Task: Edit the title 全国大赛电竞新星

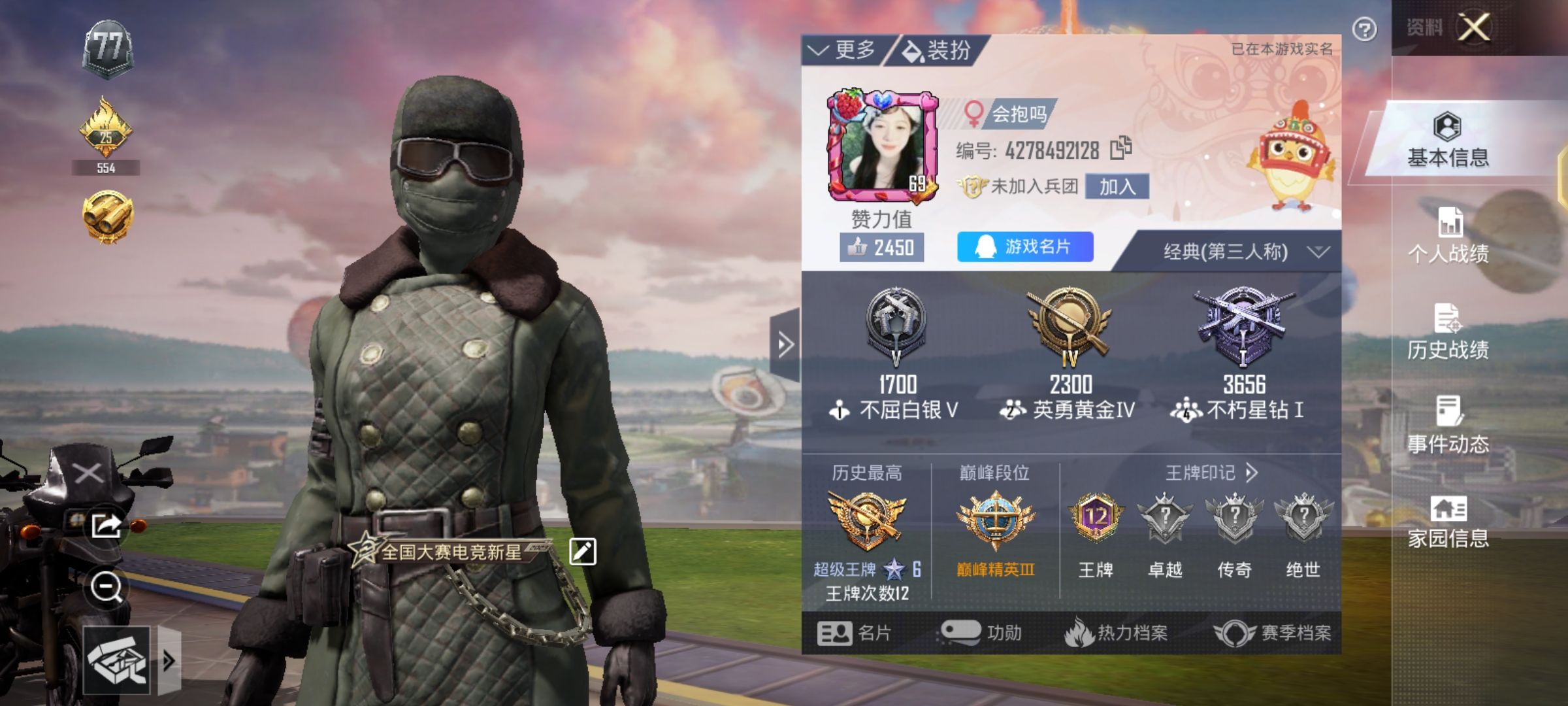Action: point(581,551)
